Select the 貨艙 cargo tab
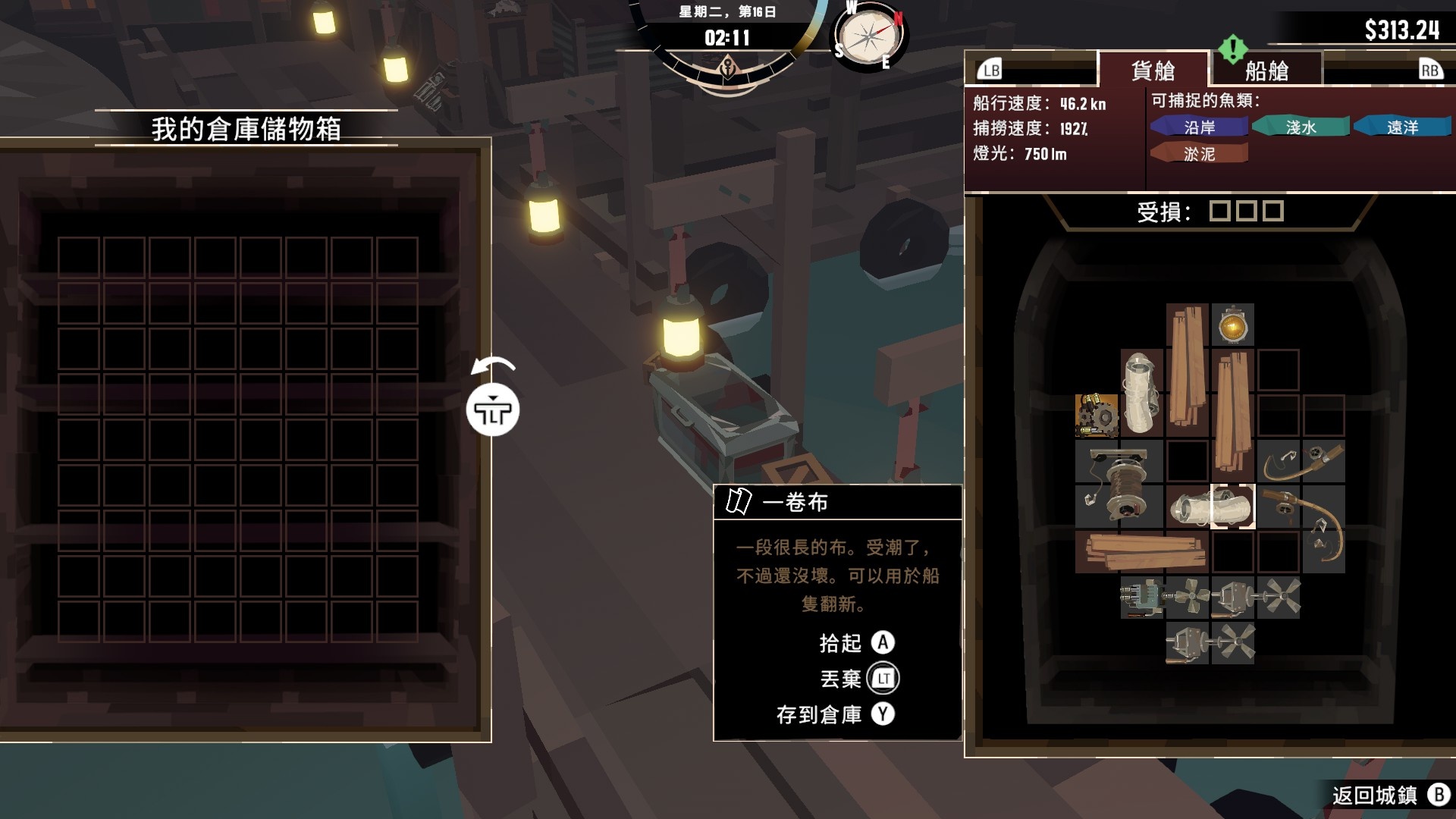Viewport: 1456px width, 819px height. pos(1153,71)
